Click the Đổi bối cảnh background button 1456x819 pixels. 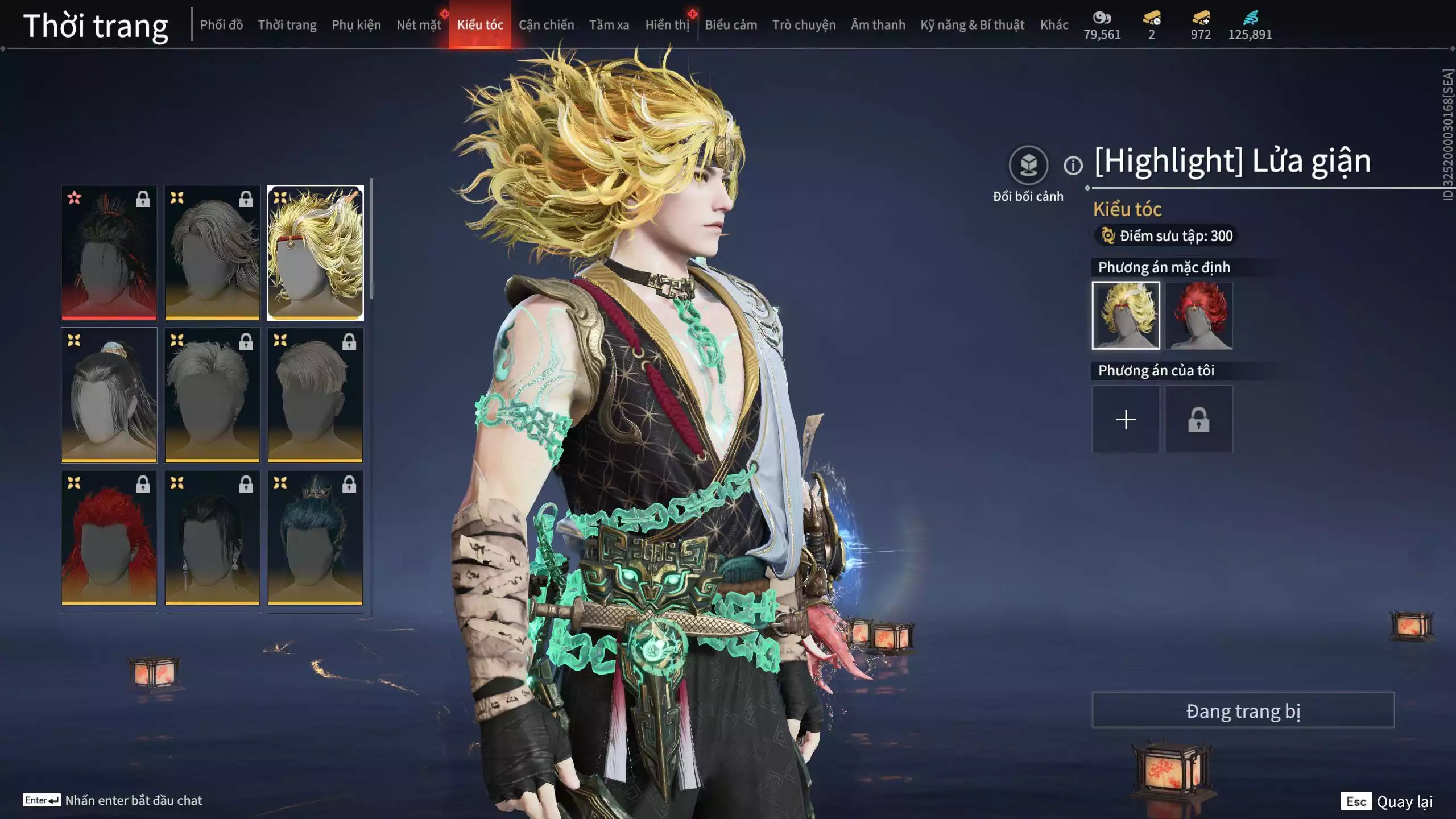(1028, 166)
